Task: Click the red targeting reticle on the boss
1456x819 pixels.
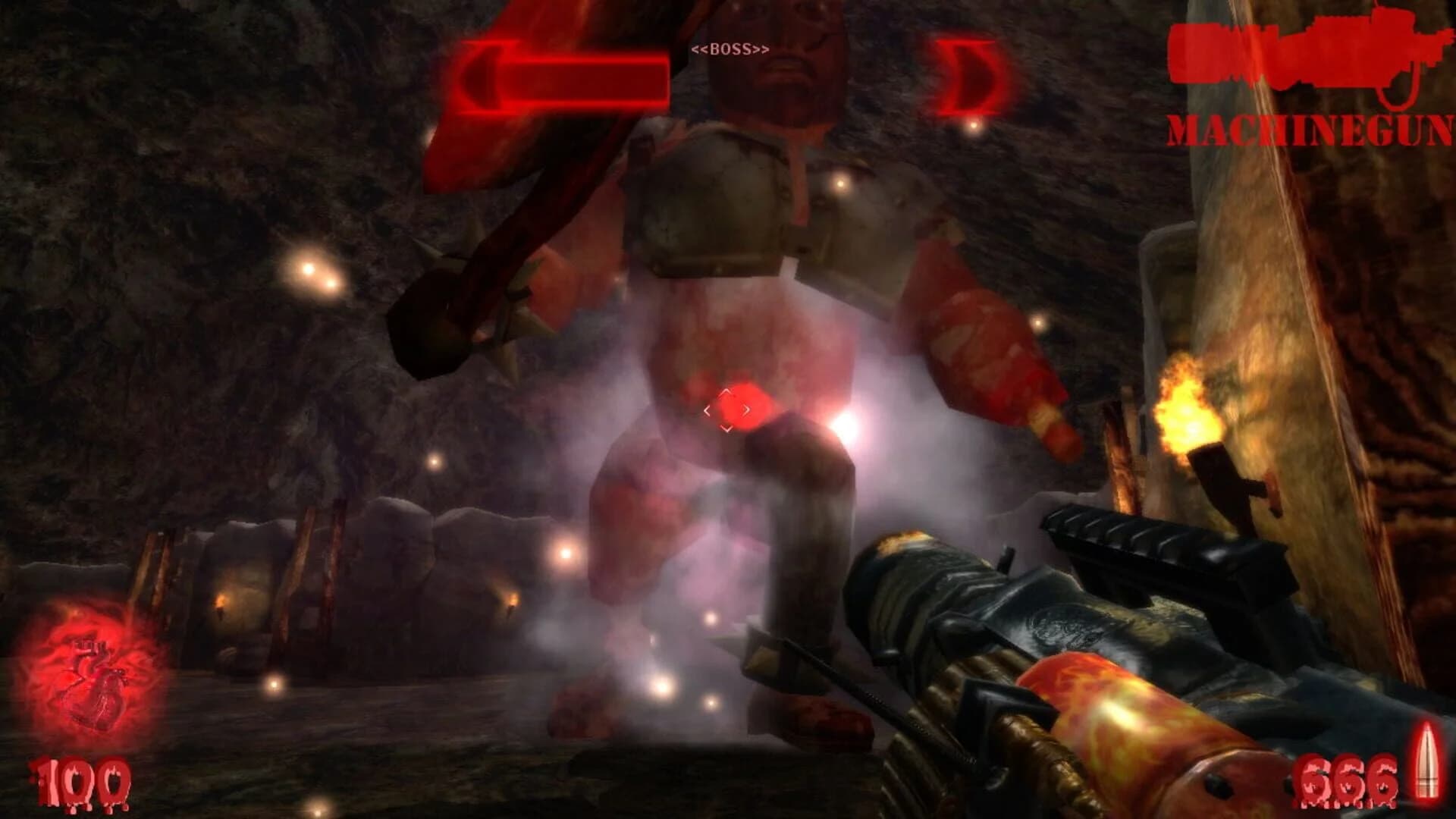Action: (x=730, y=409)
